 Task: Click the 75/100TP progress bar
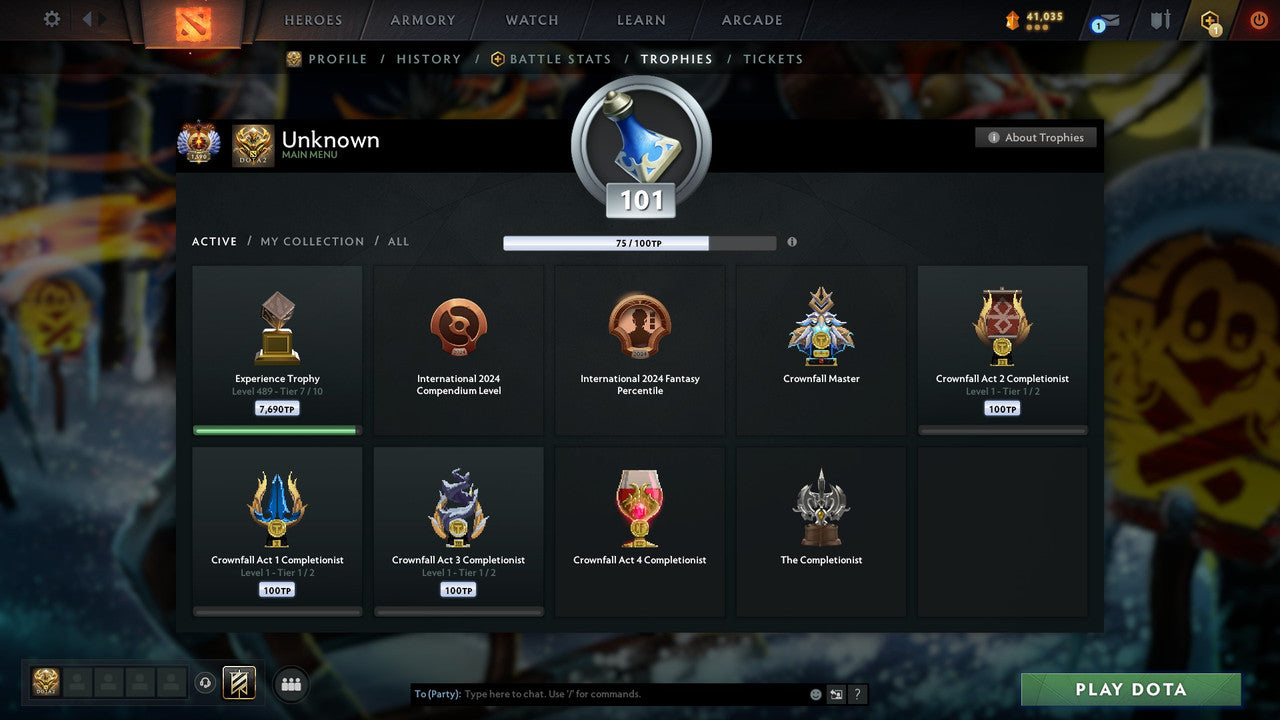tap(640, 243)
